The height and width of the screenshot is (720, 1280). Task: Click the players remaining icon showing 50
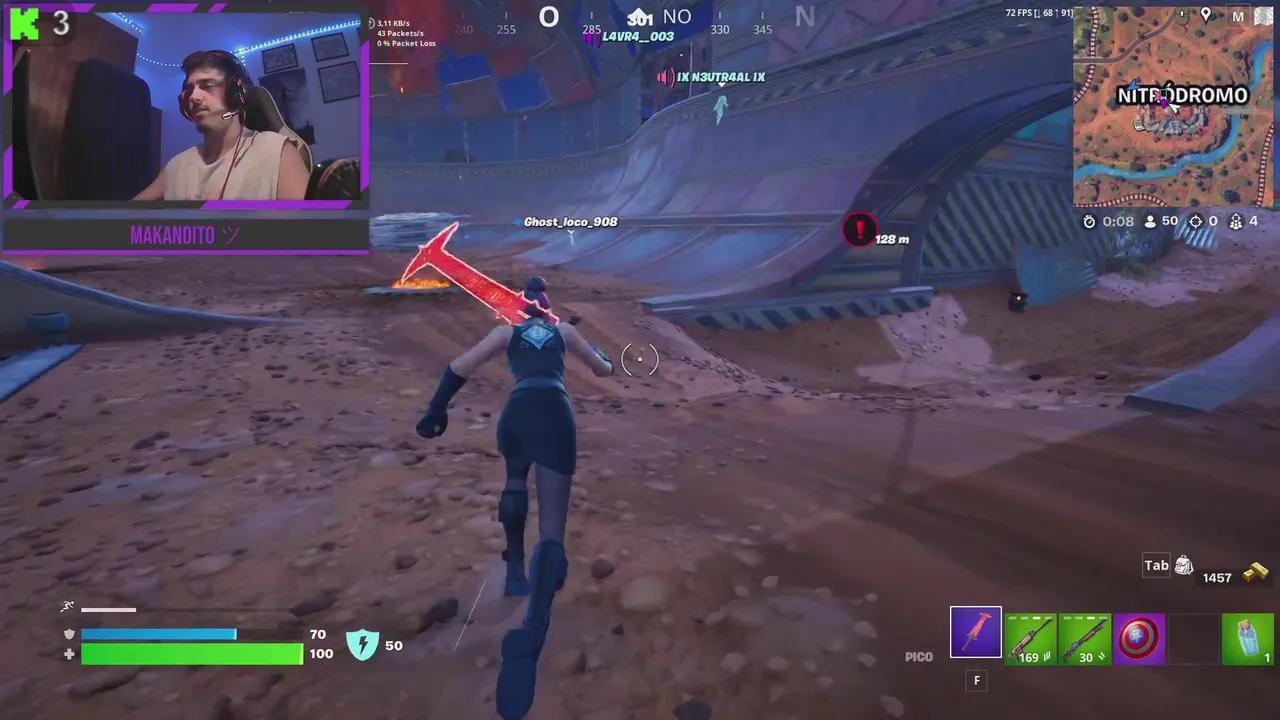pyautogui.click(x=1151, y=221)
